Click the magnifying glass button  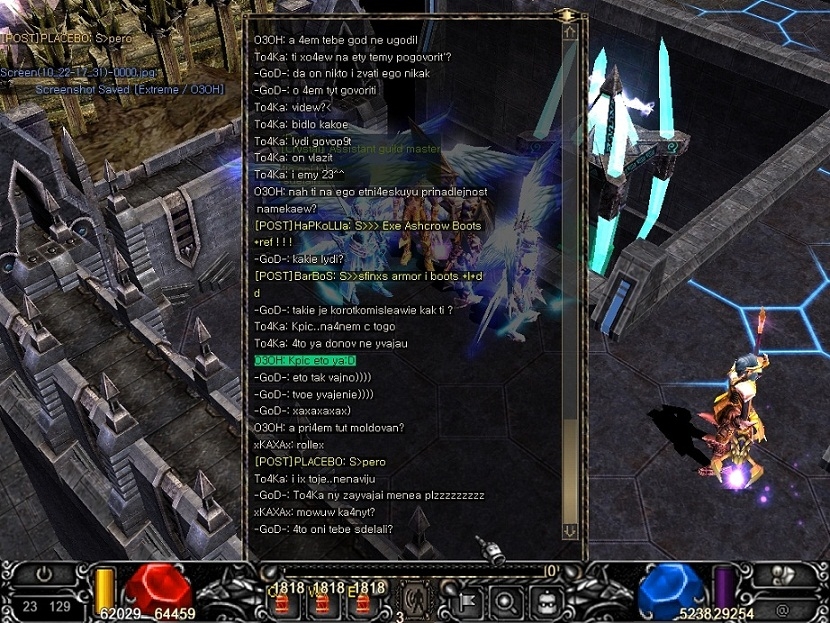click(x=505, y=602)
